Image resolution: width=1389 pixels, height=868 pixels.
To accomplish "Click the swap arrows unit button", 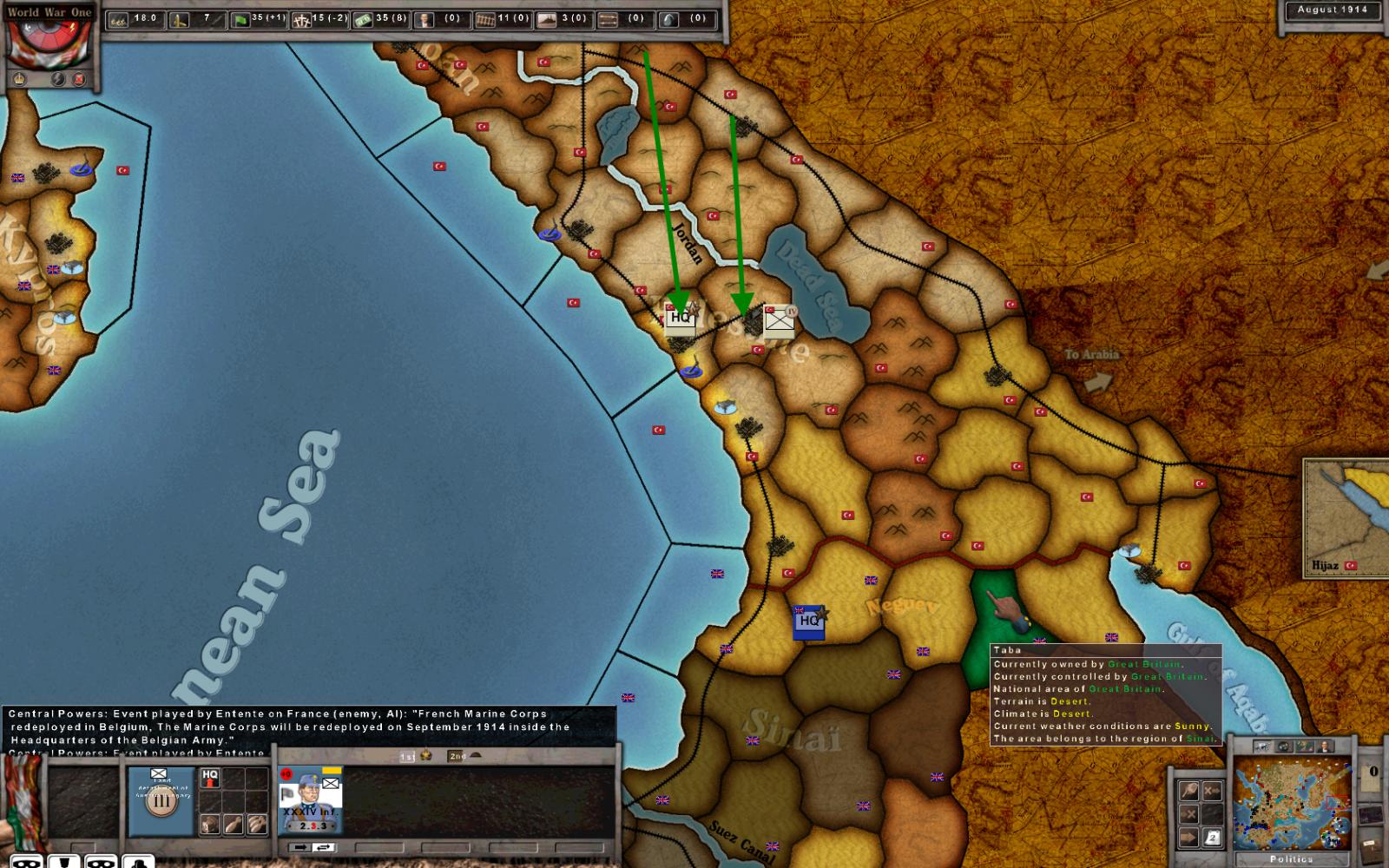I will coord(324,847).
